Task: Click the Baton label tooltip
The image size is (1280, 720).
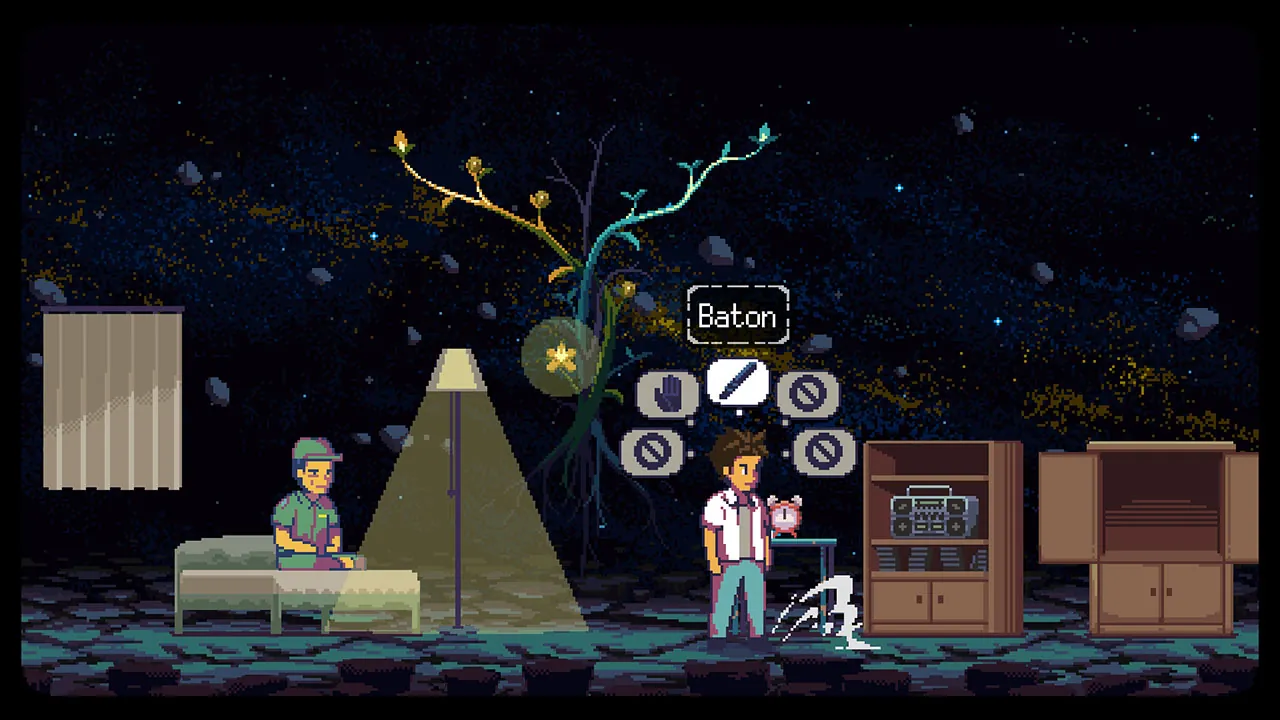Action: [x=738, y=316]
